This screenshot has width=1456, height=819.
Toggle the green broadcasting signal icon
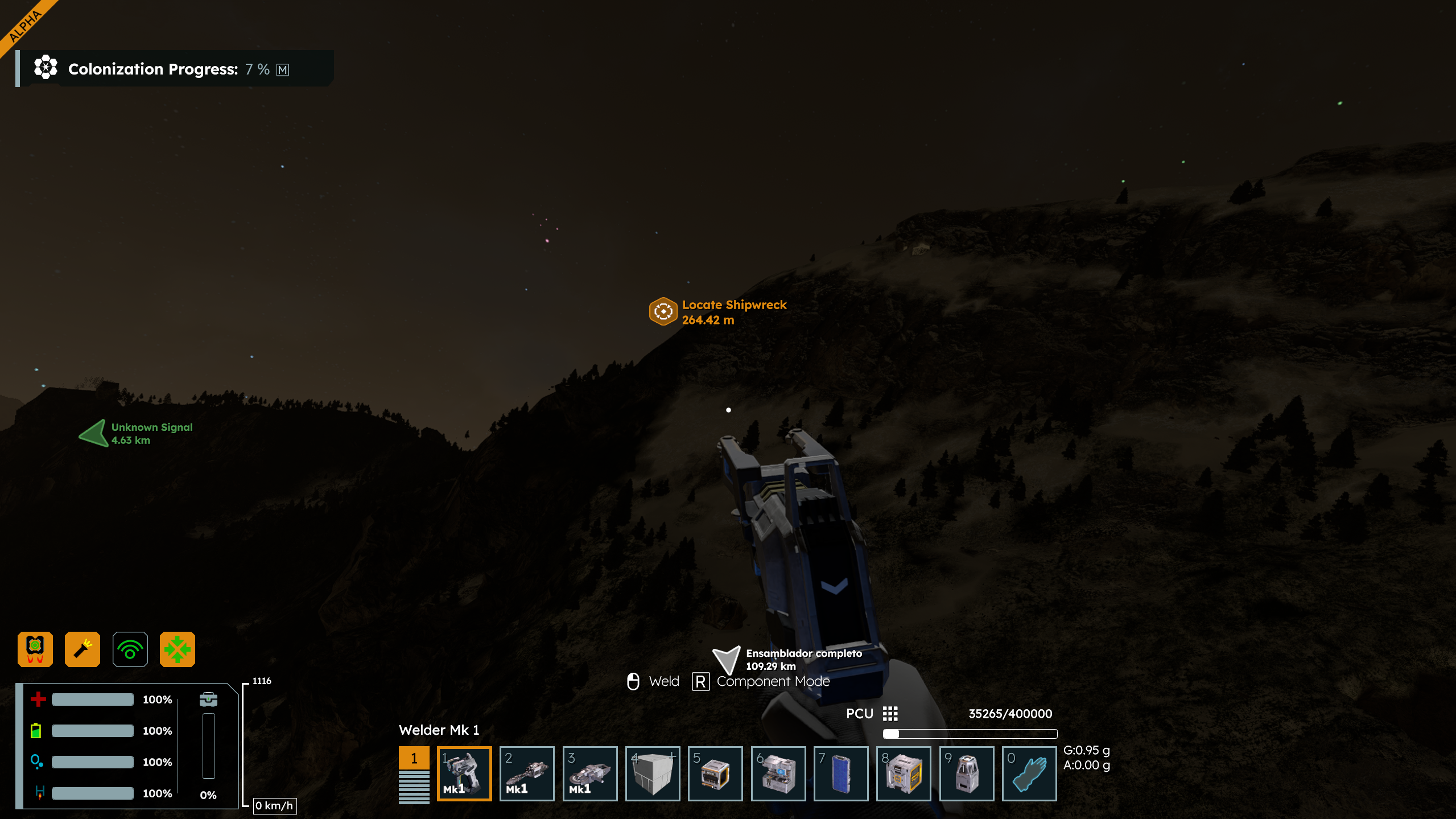coord(130,649)
